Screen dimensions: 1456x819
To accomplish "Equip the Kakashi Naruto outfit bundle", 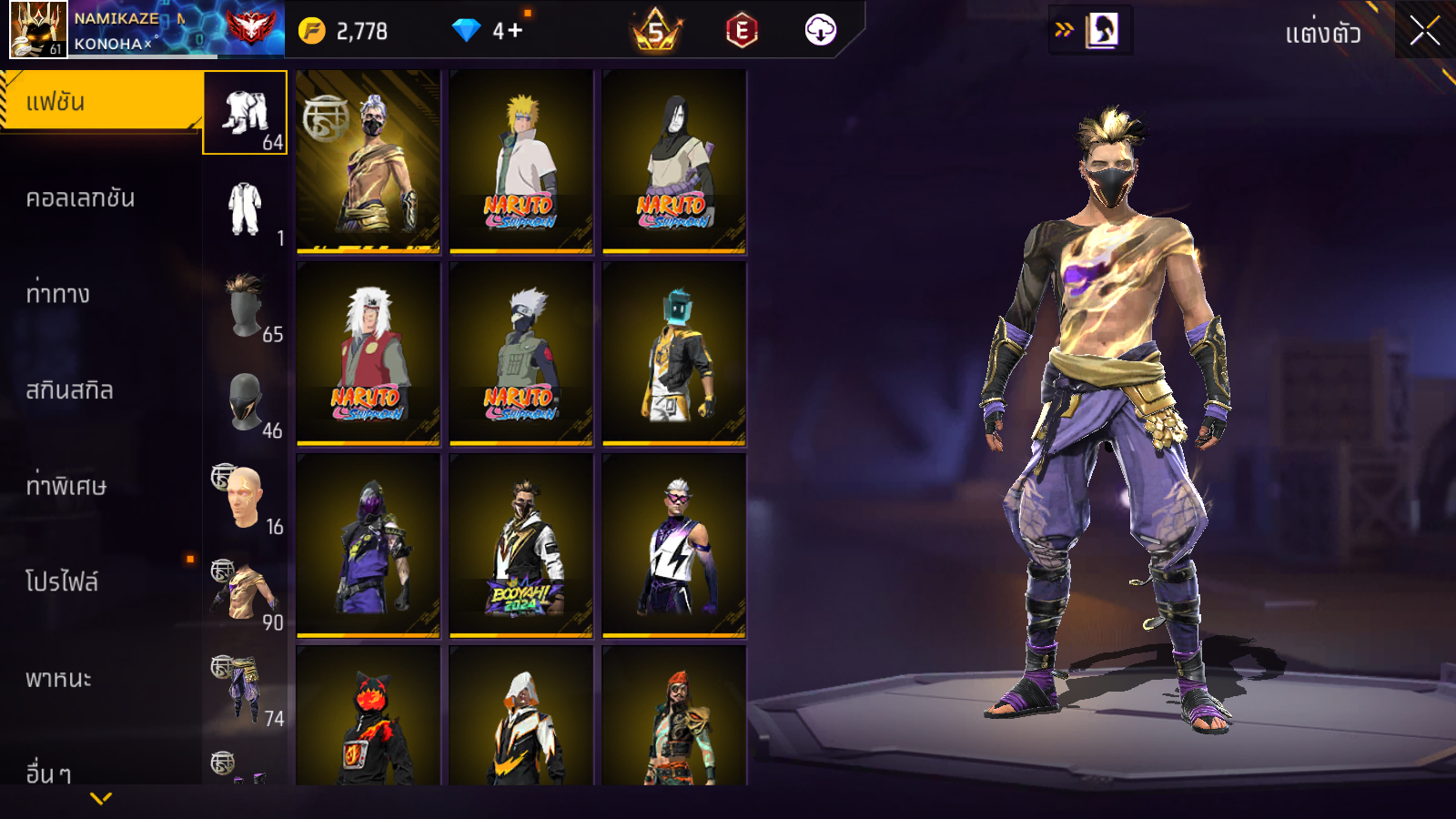I will (521, 354).
